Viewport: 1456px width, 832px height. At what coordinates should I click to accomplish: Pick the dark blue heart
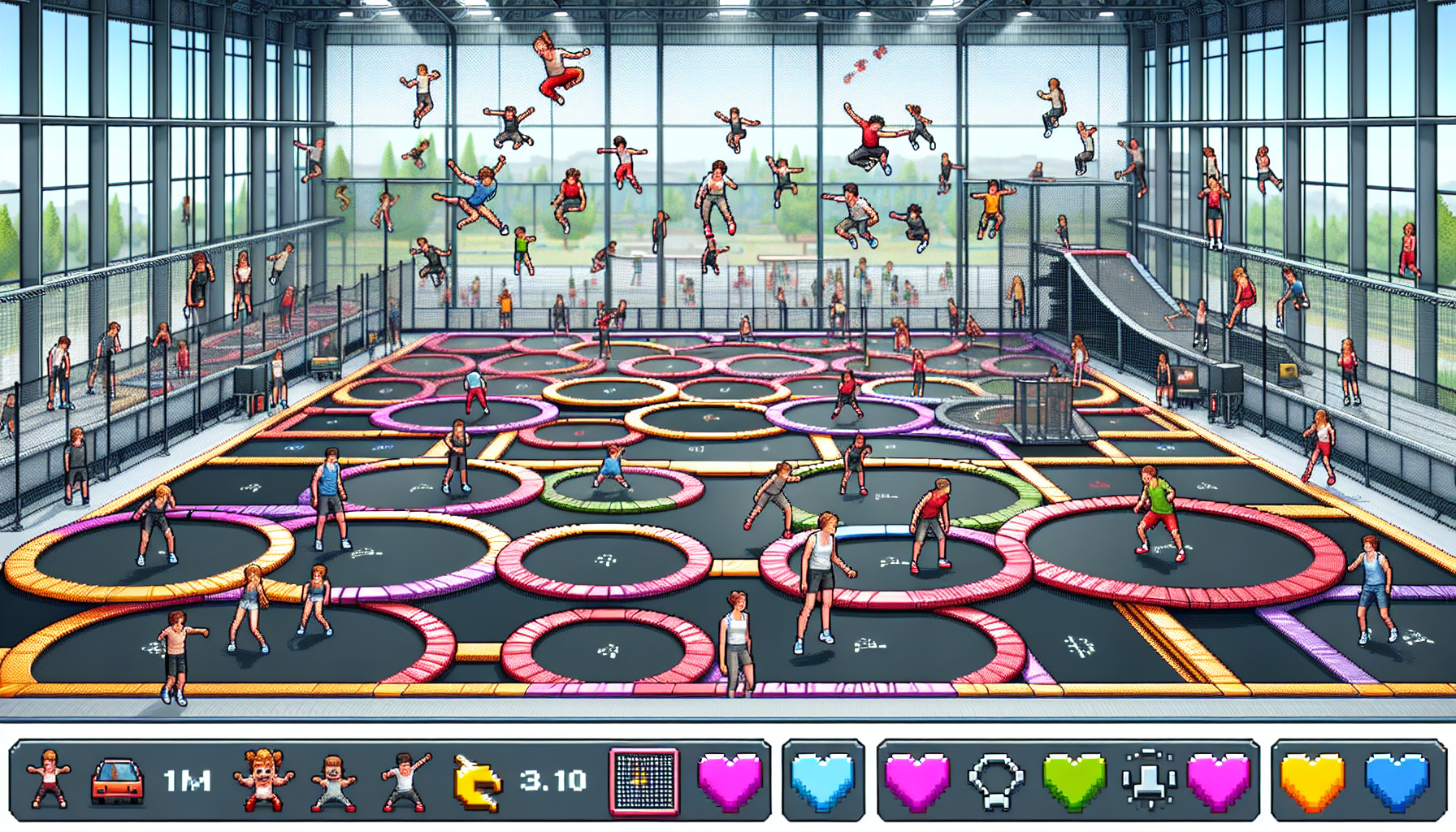[1397, 782]
